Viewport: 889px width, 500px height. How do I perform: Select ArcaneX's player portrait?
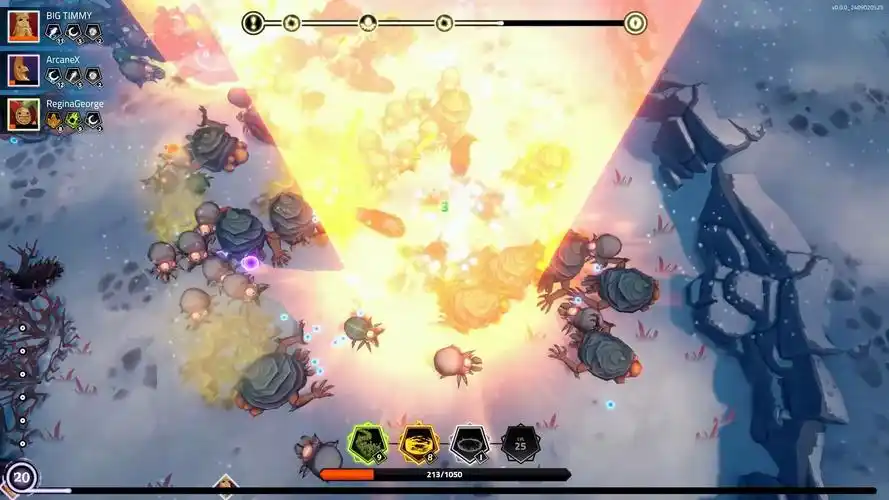pos(23,70)
